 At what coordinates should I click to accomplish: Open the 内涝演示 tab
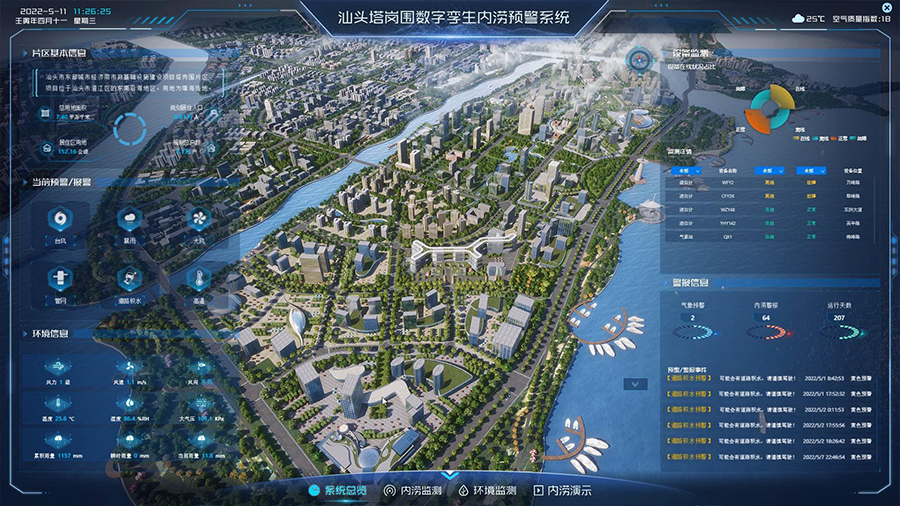[562, 491]
